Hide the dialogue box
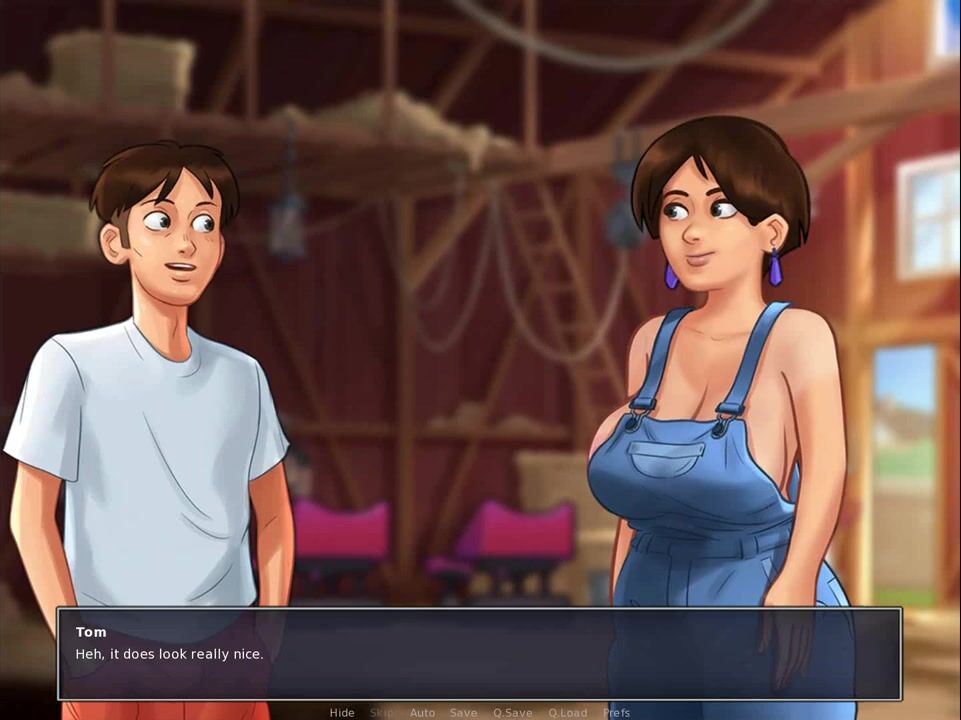Screen dimensions: 961x720 pos(342,713)
